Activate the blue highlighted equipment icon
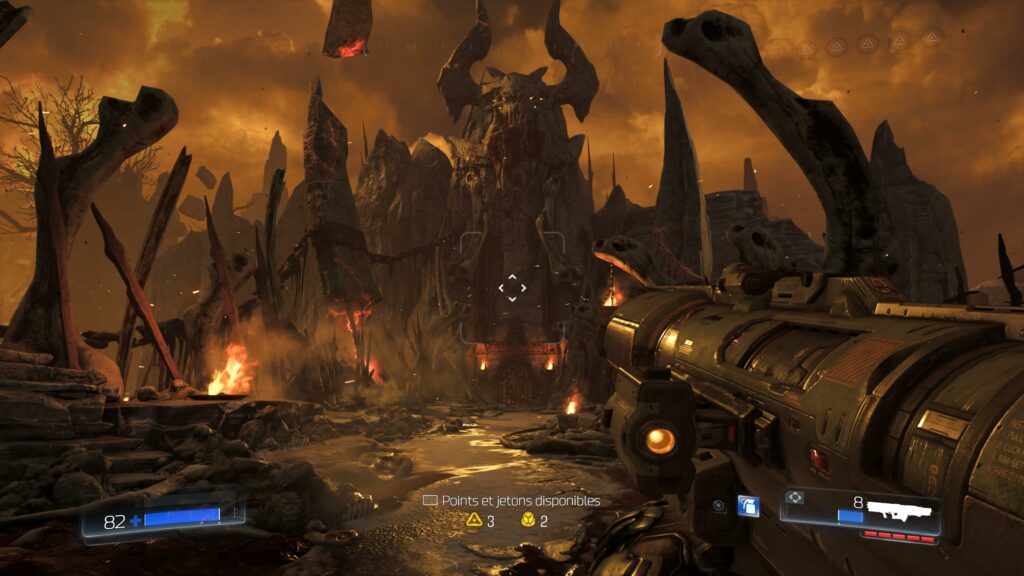The height and width of the screenshot is (576, 1024). (x=747, y=506)
